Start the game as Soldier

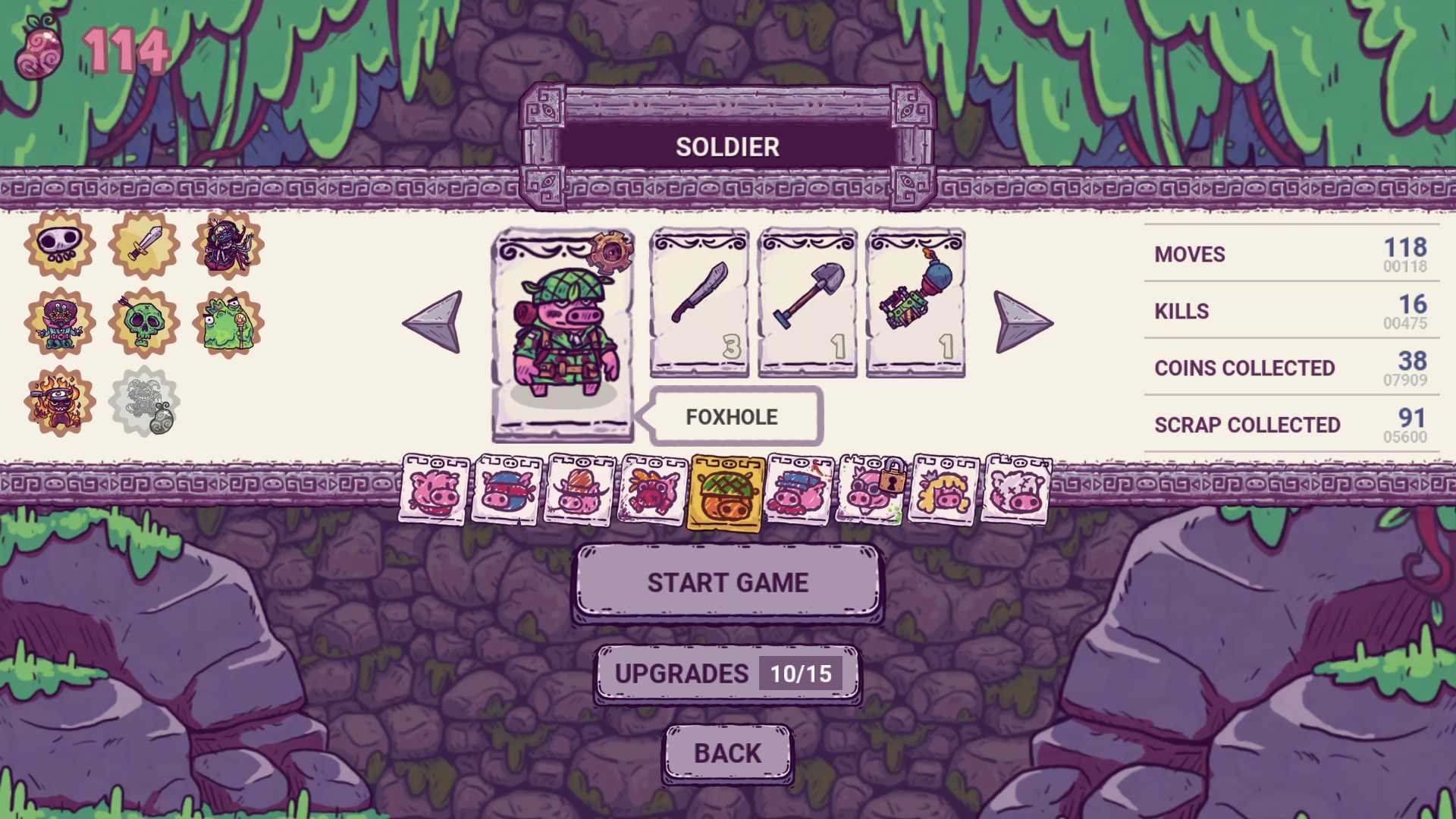tap(727, 582)
